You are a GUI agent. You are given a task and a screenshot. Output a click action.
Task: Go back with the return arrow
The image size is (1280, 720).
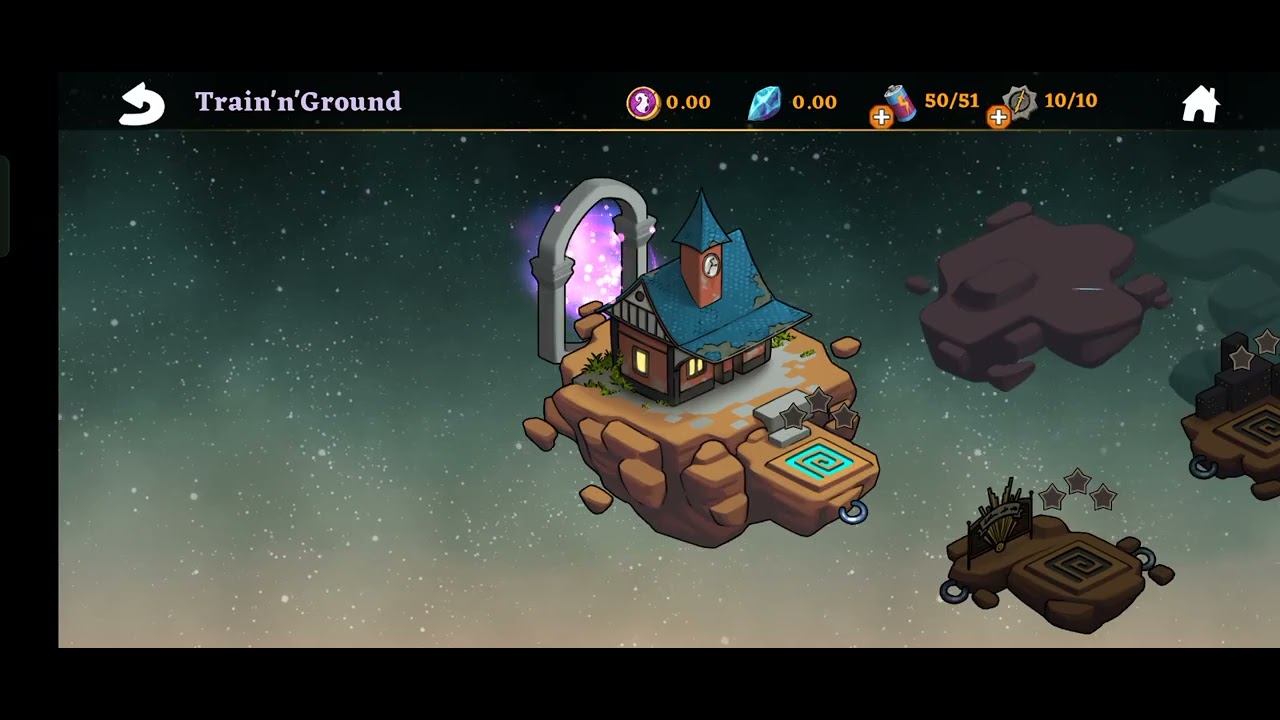[x=141, y=103]
